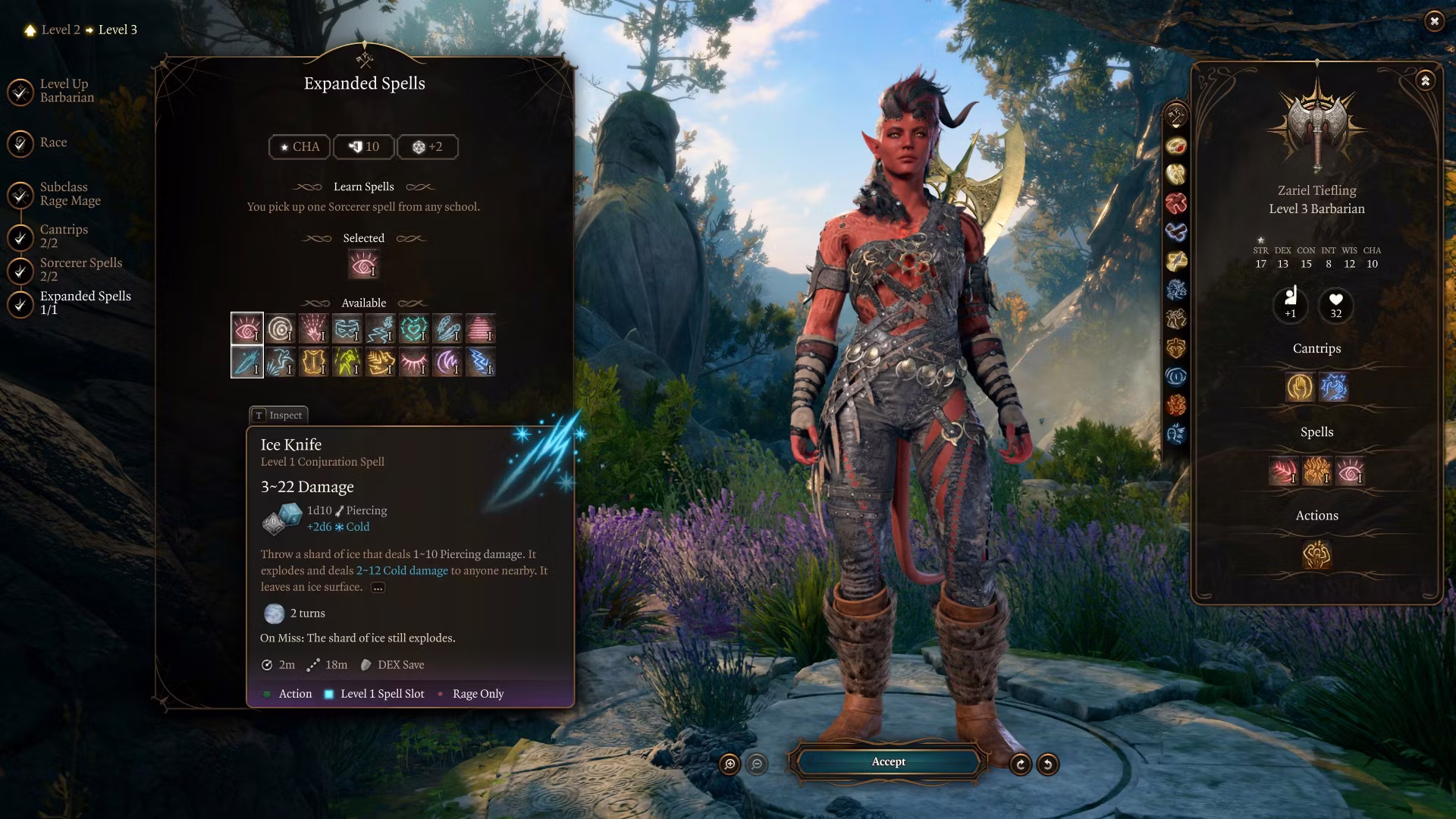Viewport: 1456px width, 819px height.
Task: Expand the Ice Knife description ellipsis
Action: [x=378, y=588]
